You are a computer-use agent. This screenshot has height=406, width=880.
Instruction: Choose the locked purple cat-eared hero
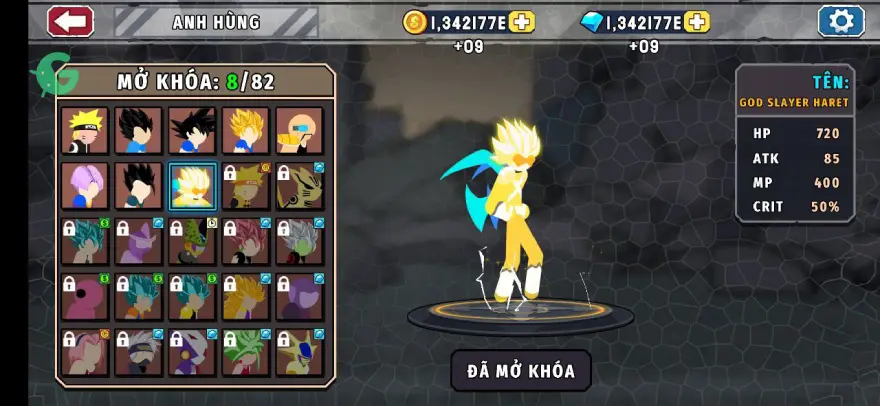point(139,242)
